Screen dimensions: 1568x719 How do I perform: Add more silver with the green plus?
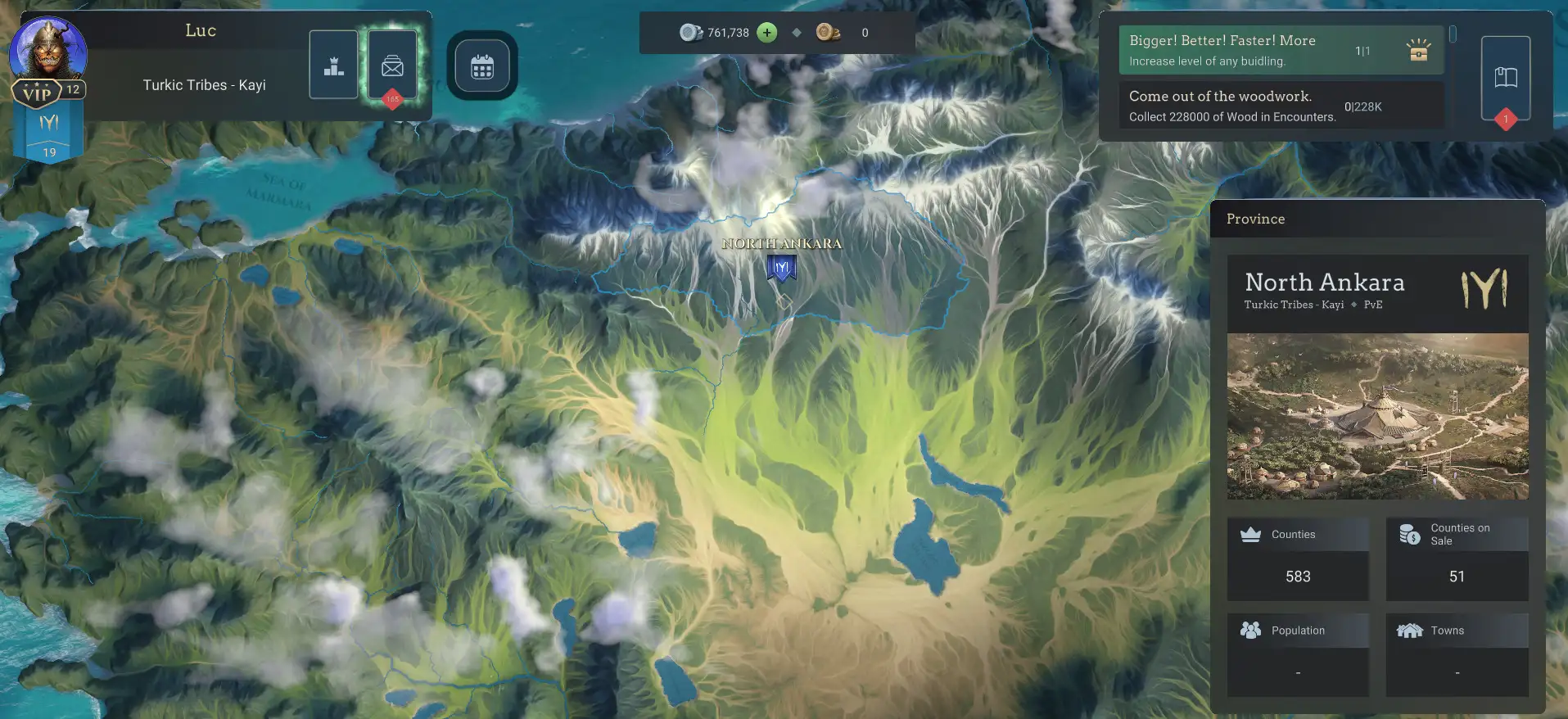pos(766,33)
